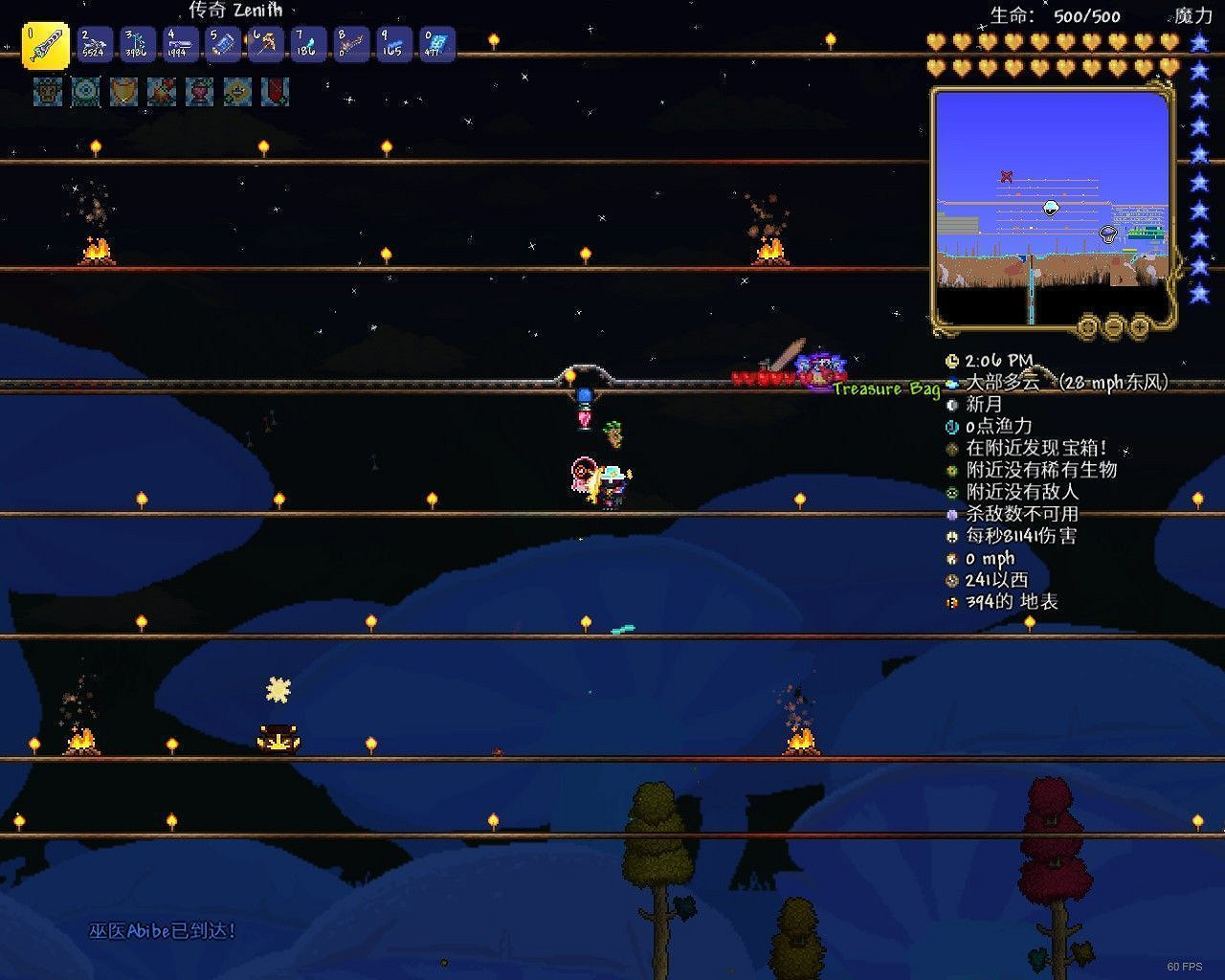This screenshot has width=1225, height=980.
Task: Click the depth meter icon showing 394
Action: click(950, 602)
